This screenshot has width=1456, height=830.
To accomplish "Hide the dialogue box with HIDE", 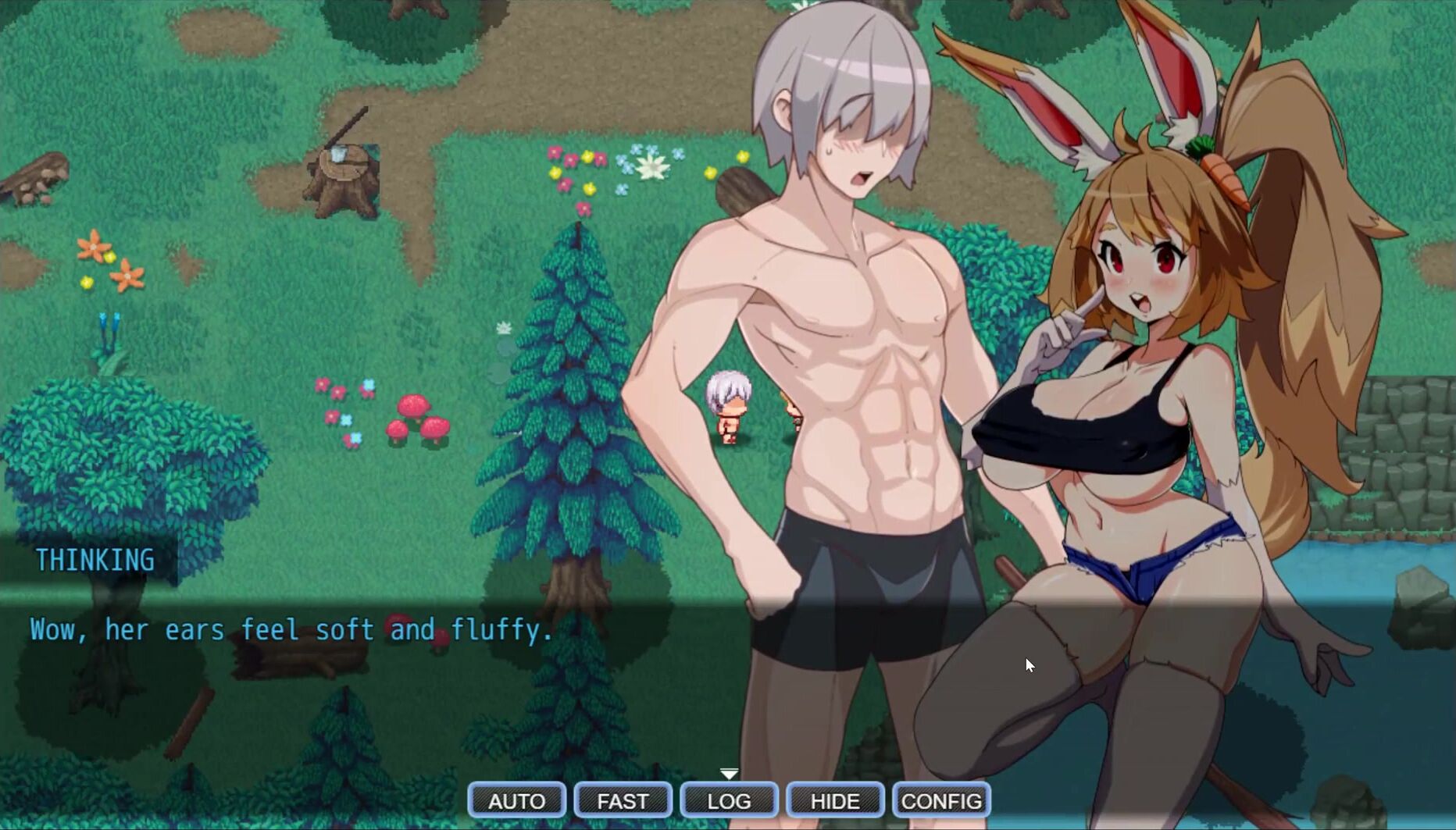I will pos(835,800).
